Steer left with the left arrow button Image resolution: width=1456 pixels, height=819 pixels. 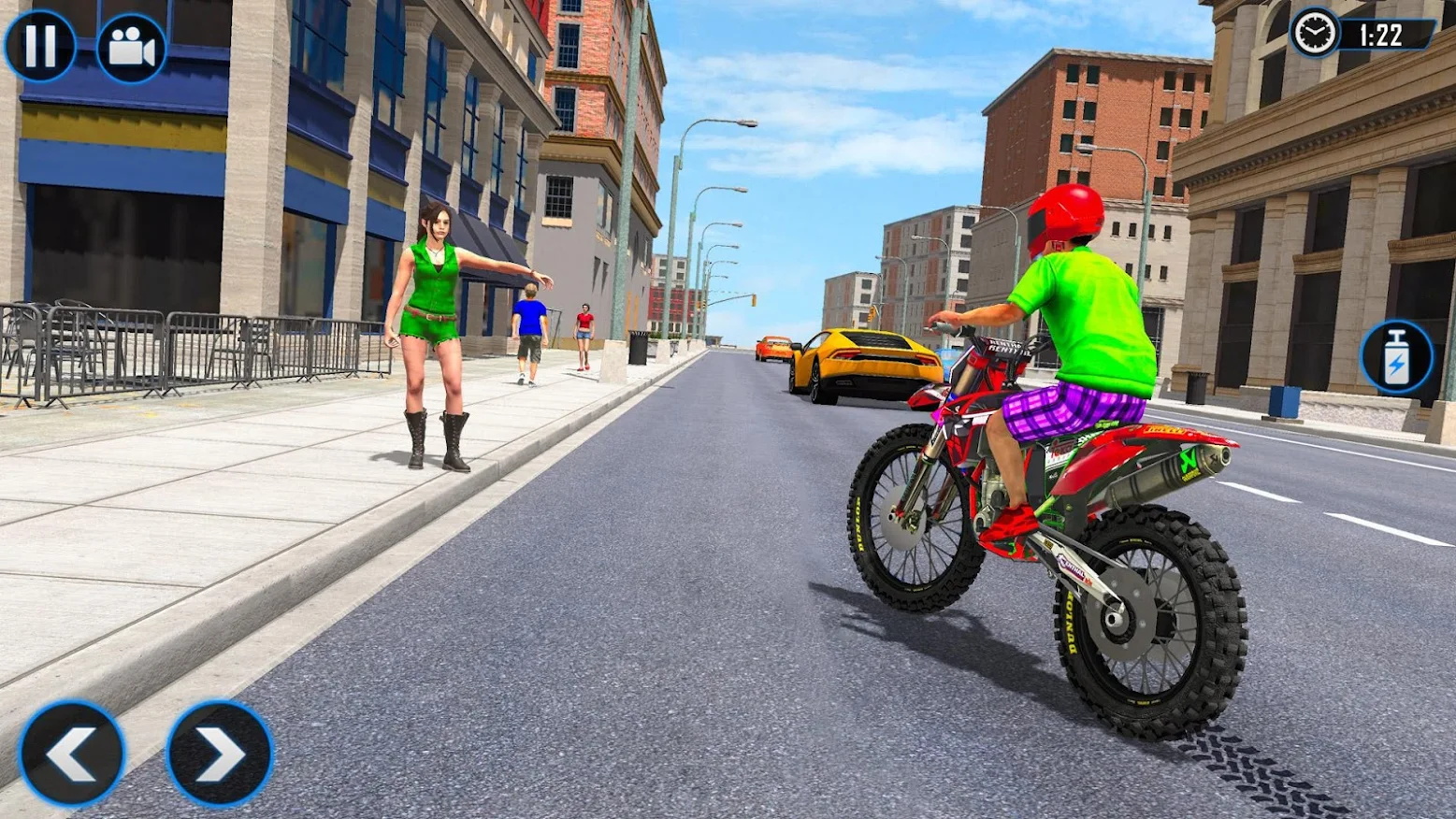point(72,754)
